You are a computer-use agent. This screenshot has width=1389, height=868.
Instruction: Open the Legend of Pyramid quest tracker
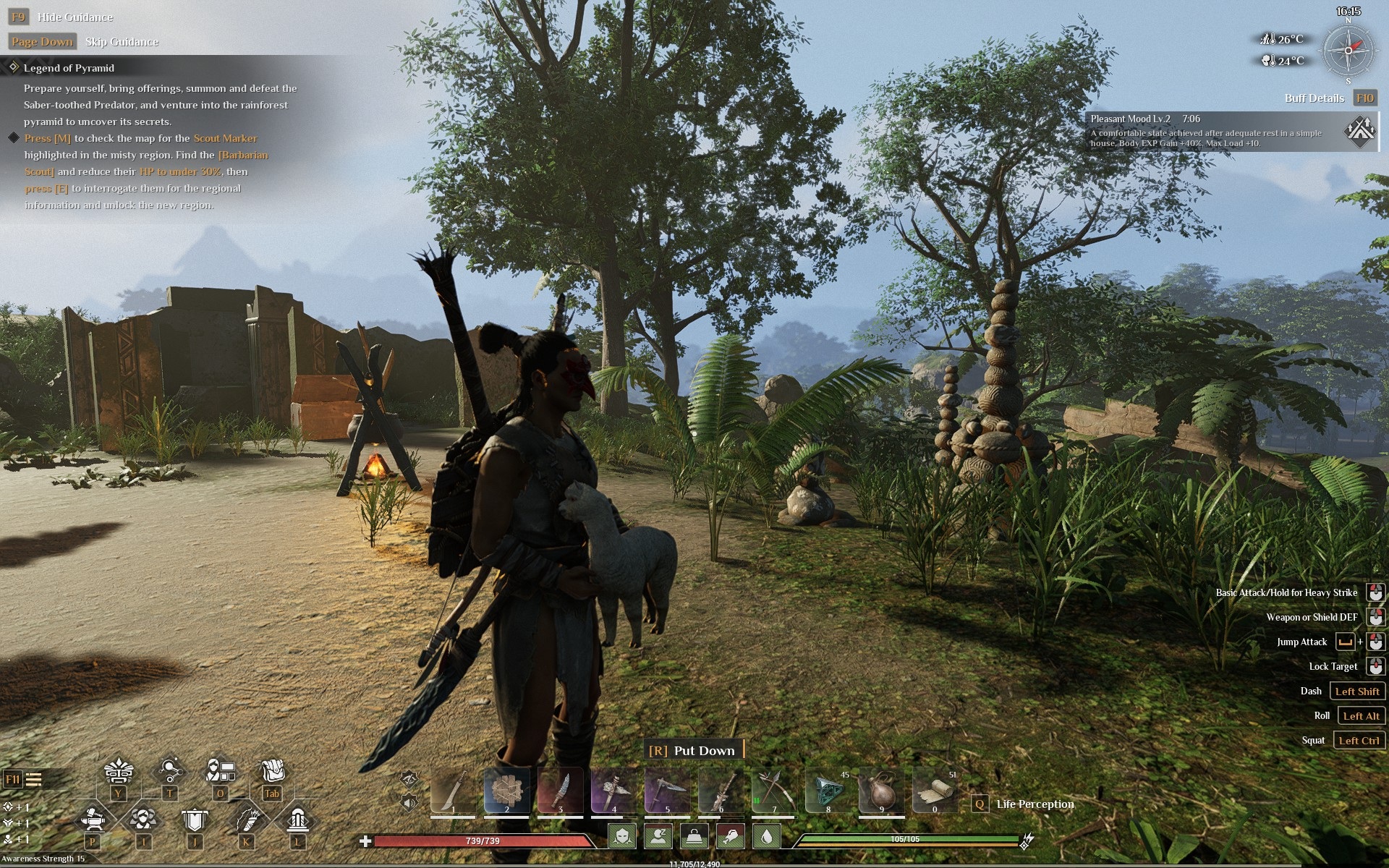pyautogui.click(x=69, y=68)
